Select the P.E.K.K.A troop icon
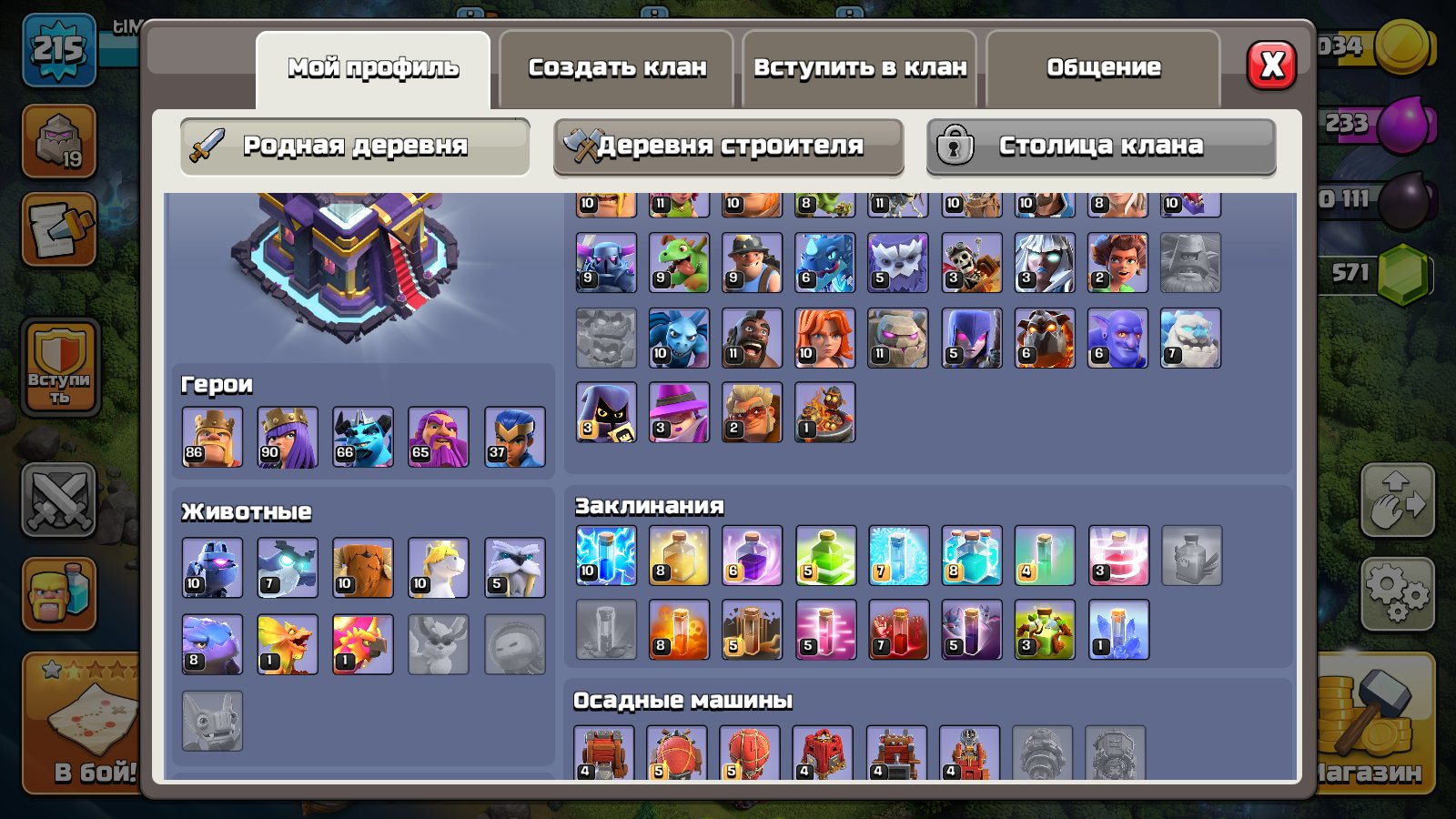Viewport: 1456px width, 819px height. point(605,263)
